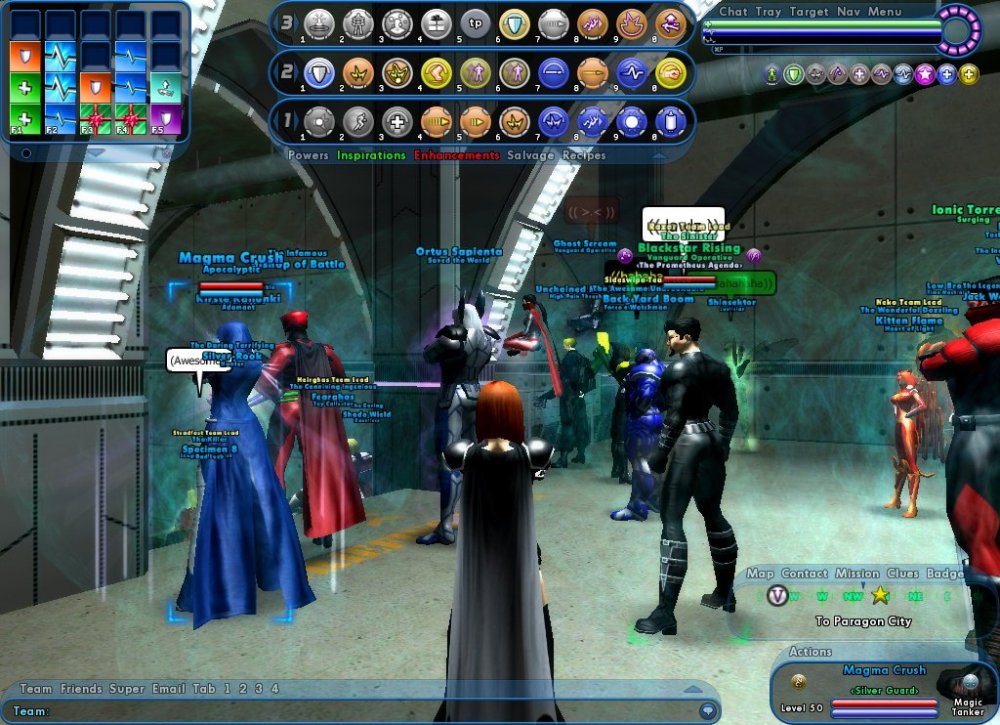Open the main Menu
The height and width of the screenshot is (725, 1000).
click(884, 12)
